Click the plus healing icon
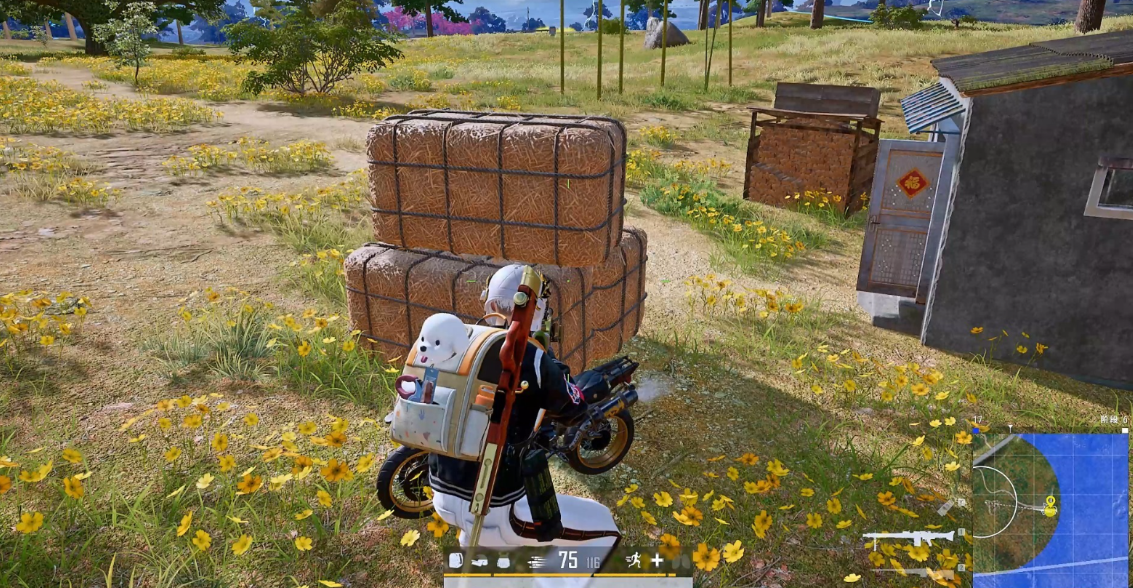Image resolution: width=1133 pixels, height=588 pixels. [657, 561]
